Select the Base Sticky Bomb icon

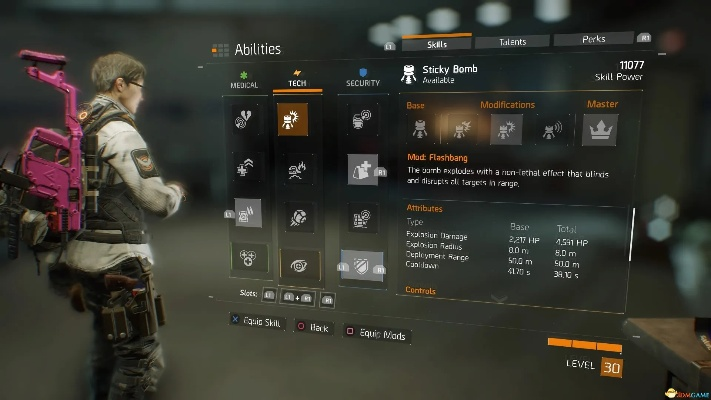coord(420,129)
